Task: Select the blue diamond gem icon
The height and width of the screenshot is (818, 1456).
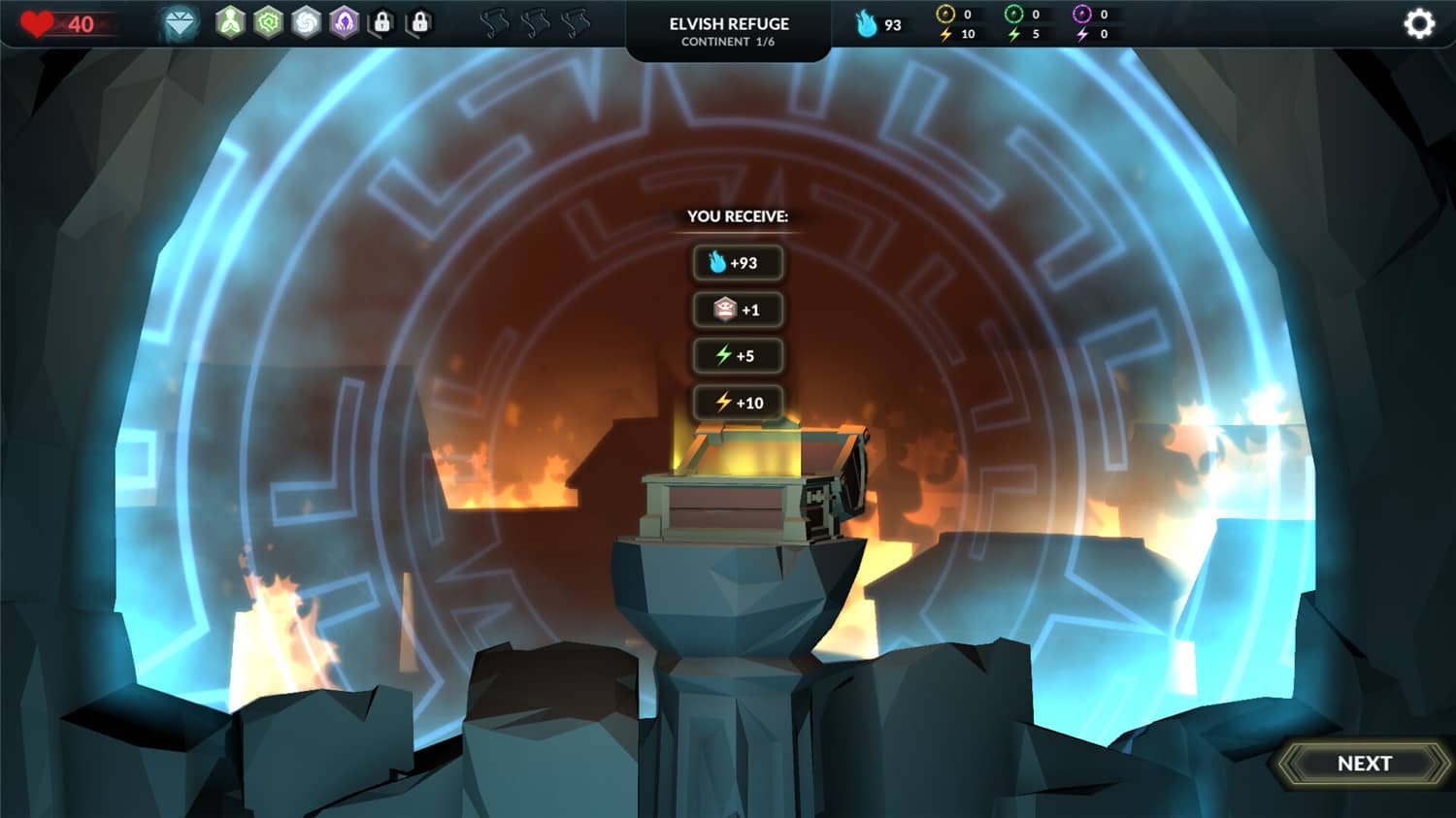Action: click(180, 23)
